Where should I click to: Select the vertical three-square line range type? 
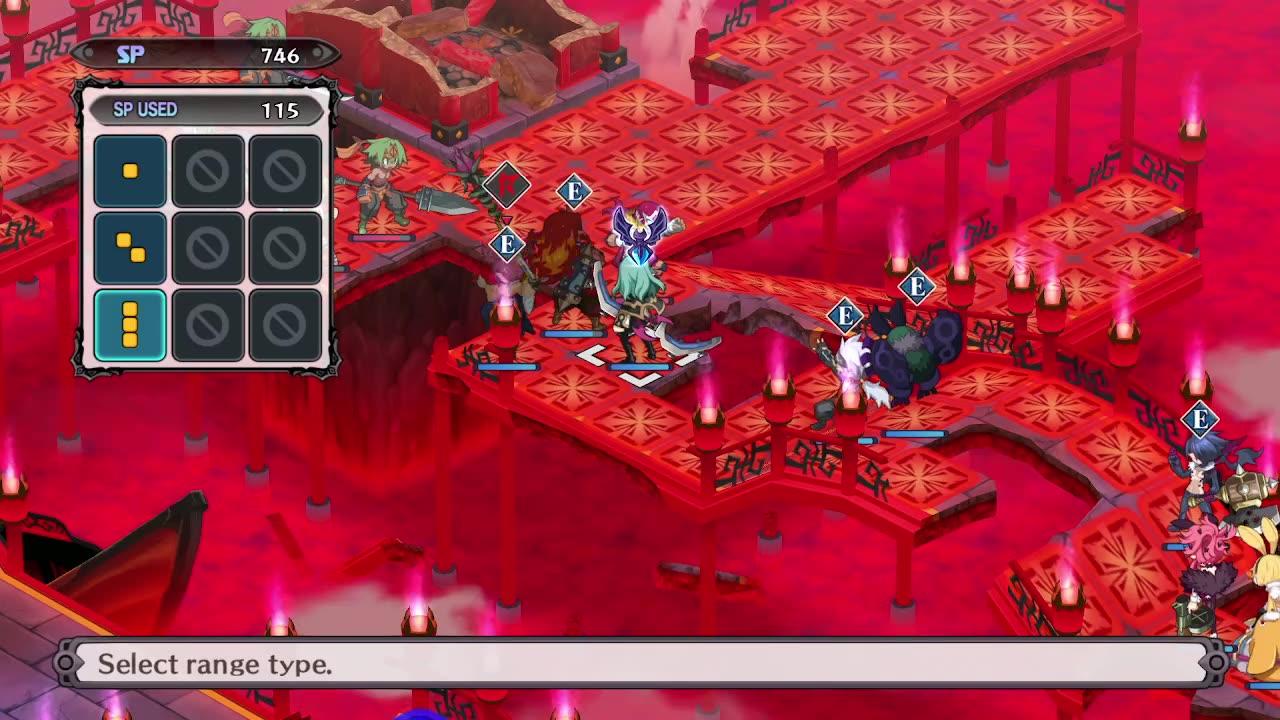[x=130, y=322]
